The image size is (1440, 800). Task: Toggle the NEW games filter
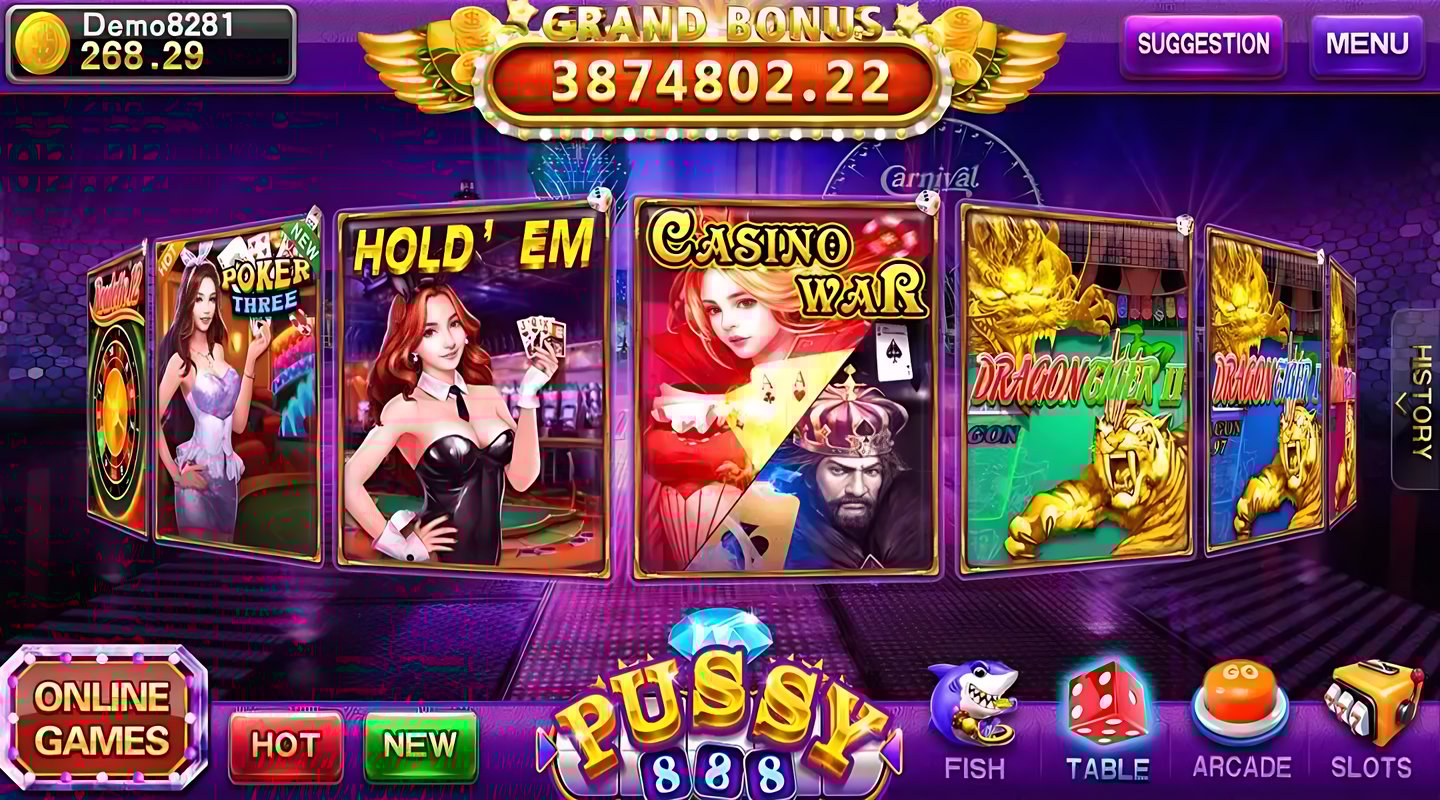(x=419, y=744)
